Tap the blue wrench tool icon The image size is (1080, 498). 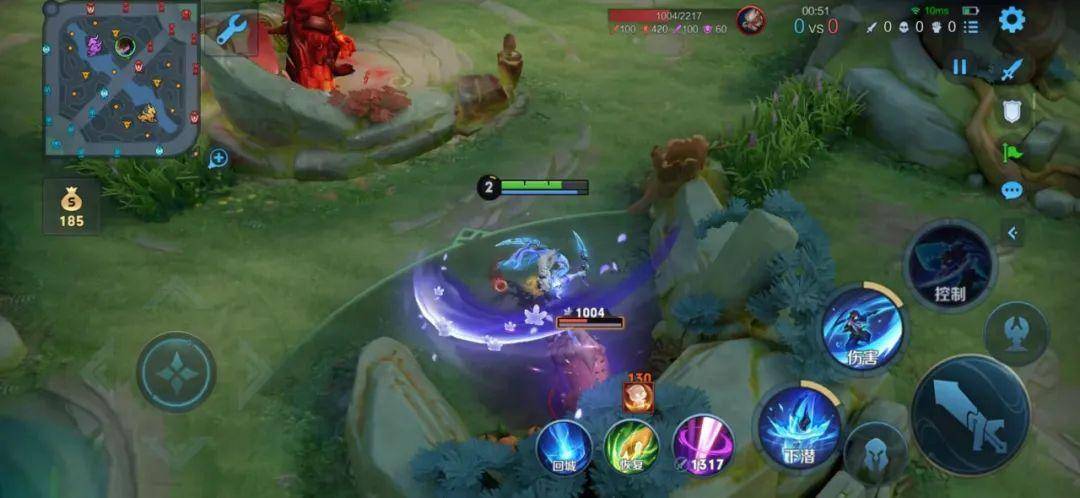(231, 31)
